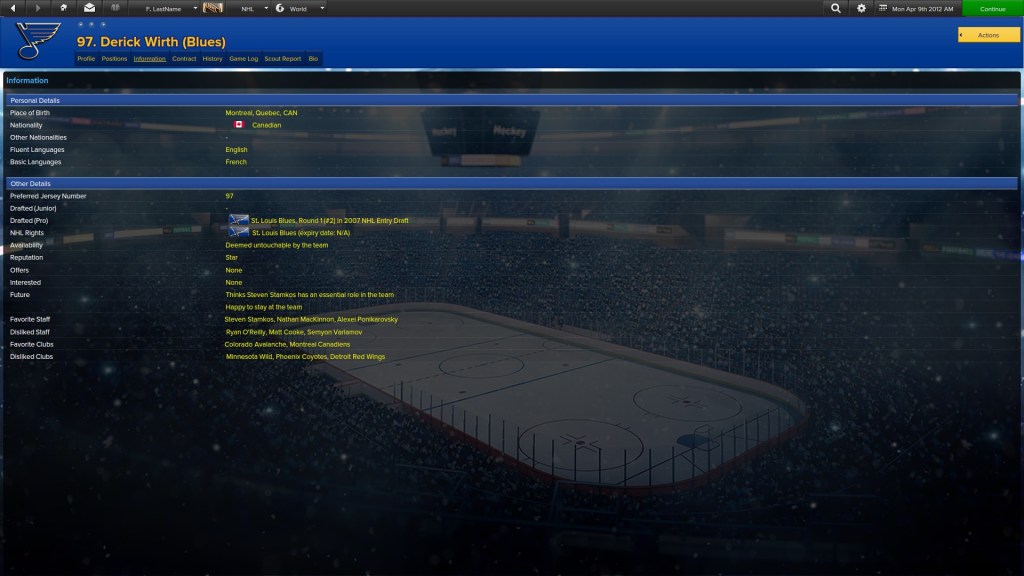The width and height of the screenshot is (1024, 576).
Task: Open the Actions menu
Action: [x=989, y=35]
